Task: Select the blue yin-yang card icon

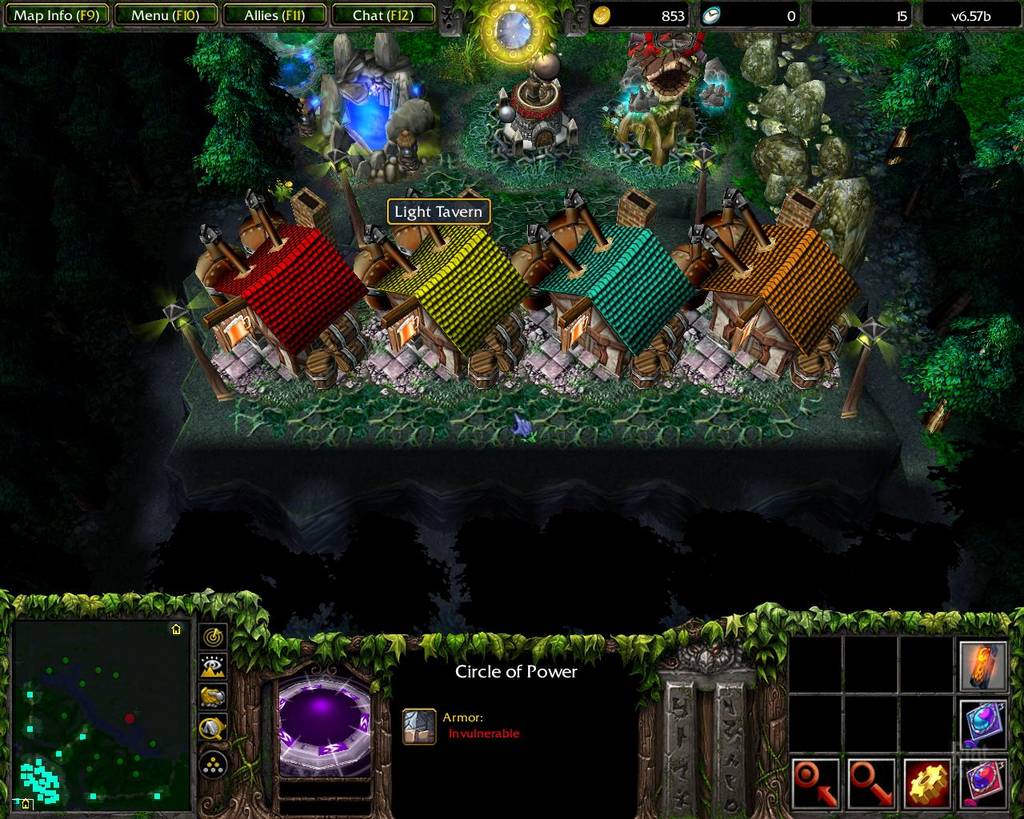Action: click(982, 724)
